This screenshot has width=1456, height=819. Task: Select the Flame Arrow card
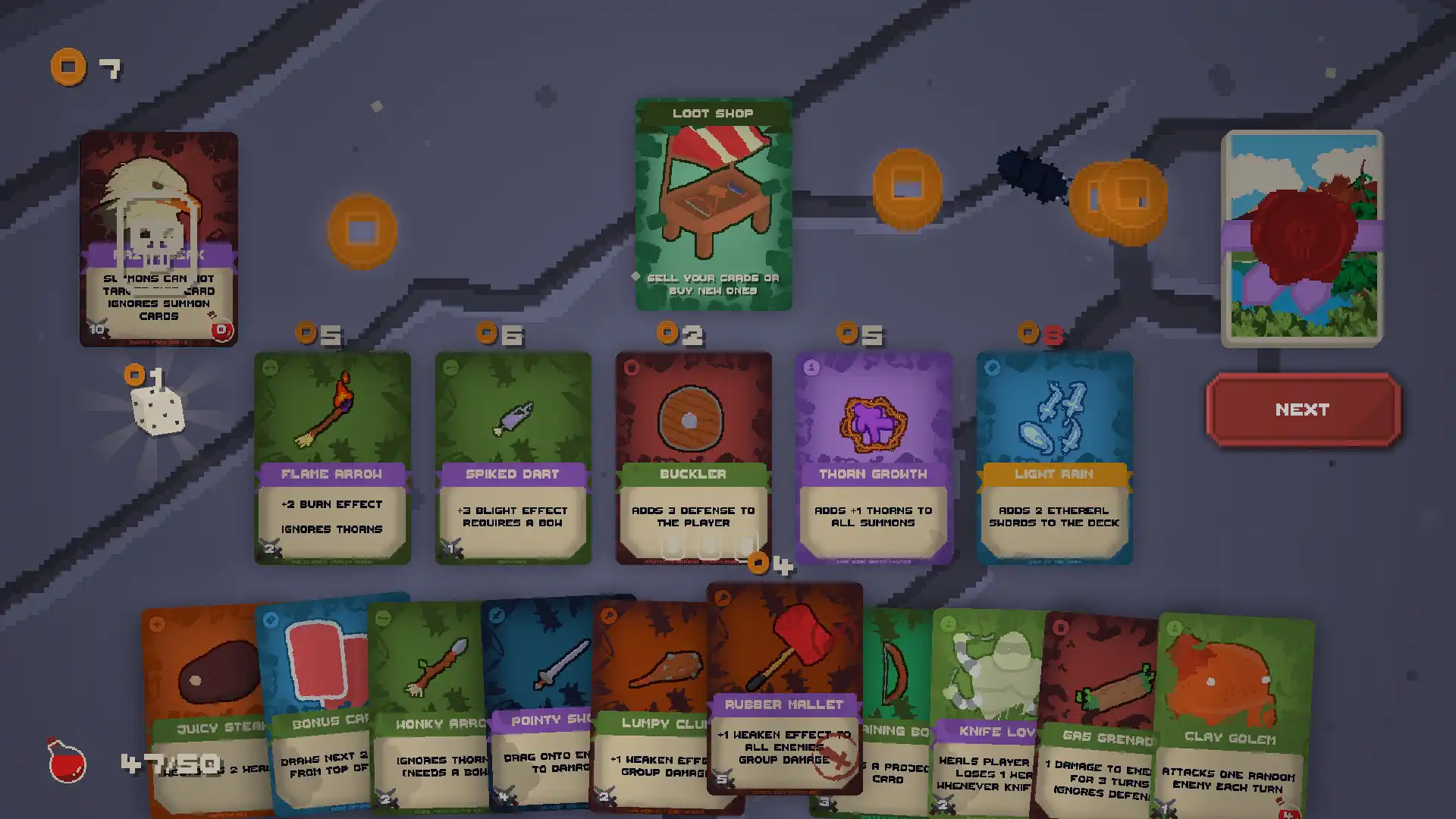[x=331, y=455]
